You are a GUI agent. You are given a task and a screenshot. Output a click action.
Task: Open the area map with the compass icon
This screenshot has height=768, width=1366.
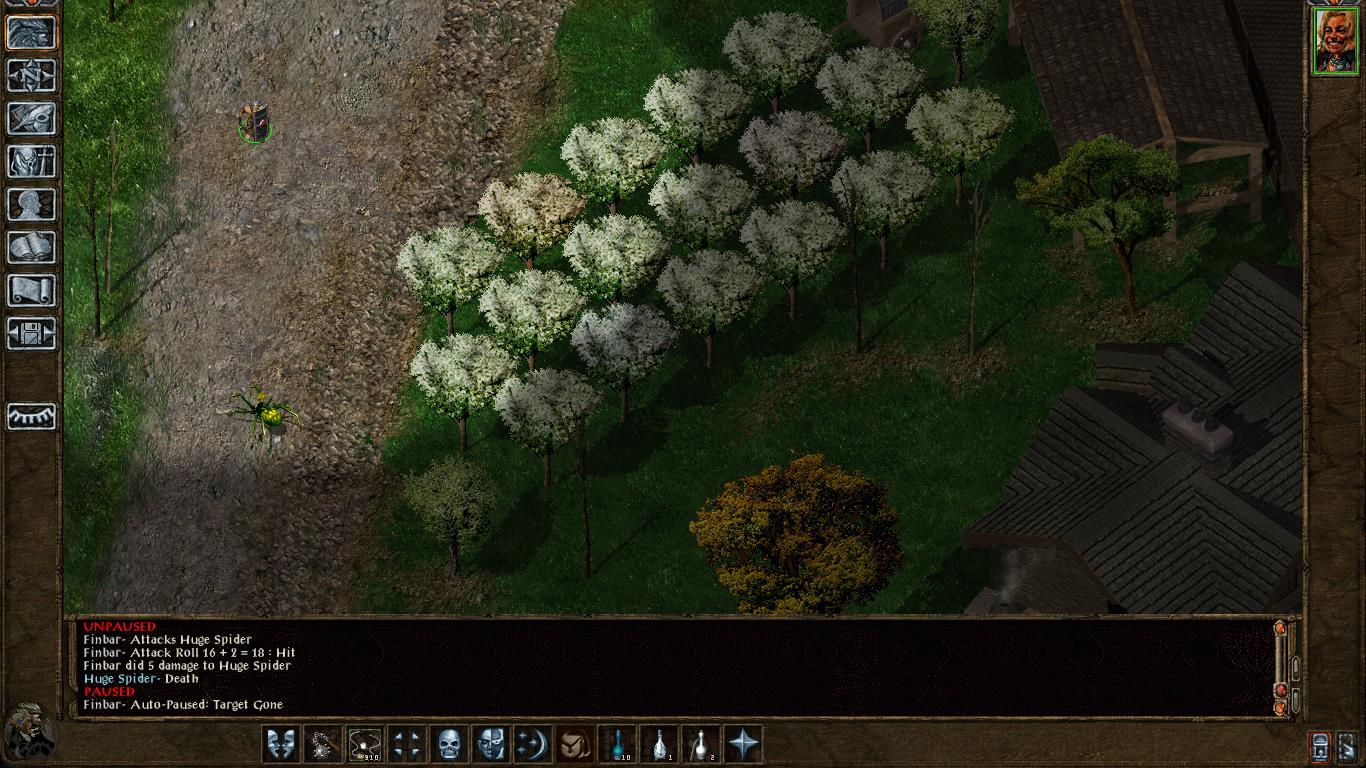(31, 75)
